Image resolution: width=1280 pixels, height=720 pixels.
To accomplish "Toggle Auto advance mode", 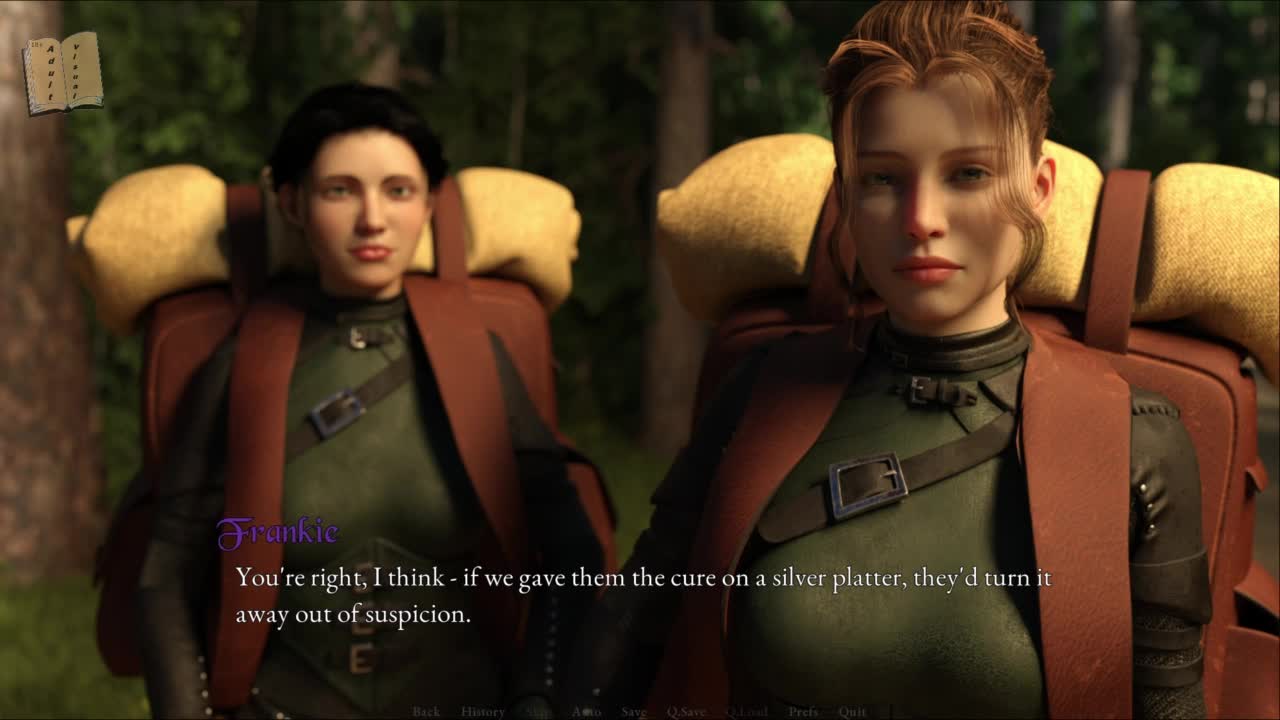I will point(587,711).
